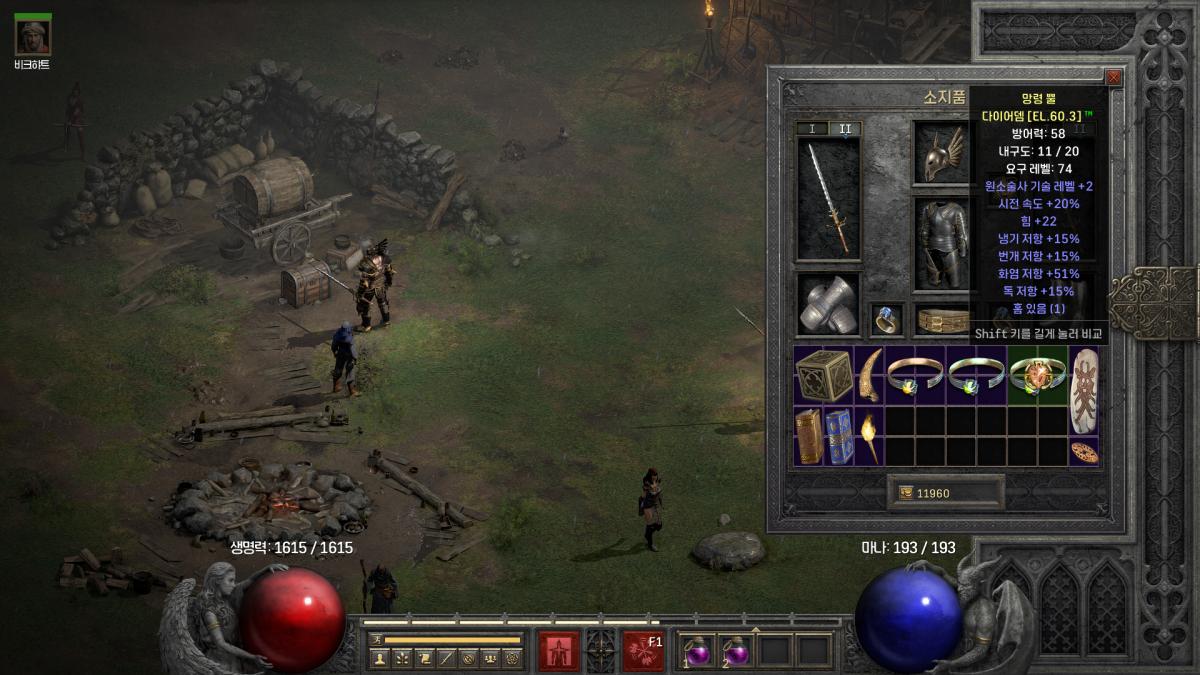Pick the Horadric Cube in inventory
The height and width of the screenshot is (675, 1200).
pos(824,376)
